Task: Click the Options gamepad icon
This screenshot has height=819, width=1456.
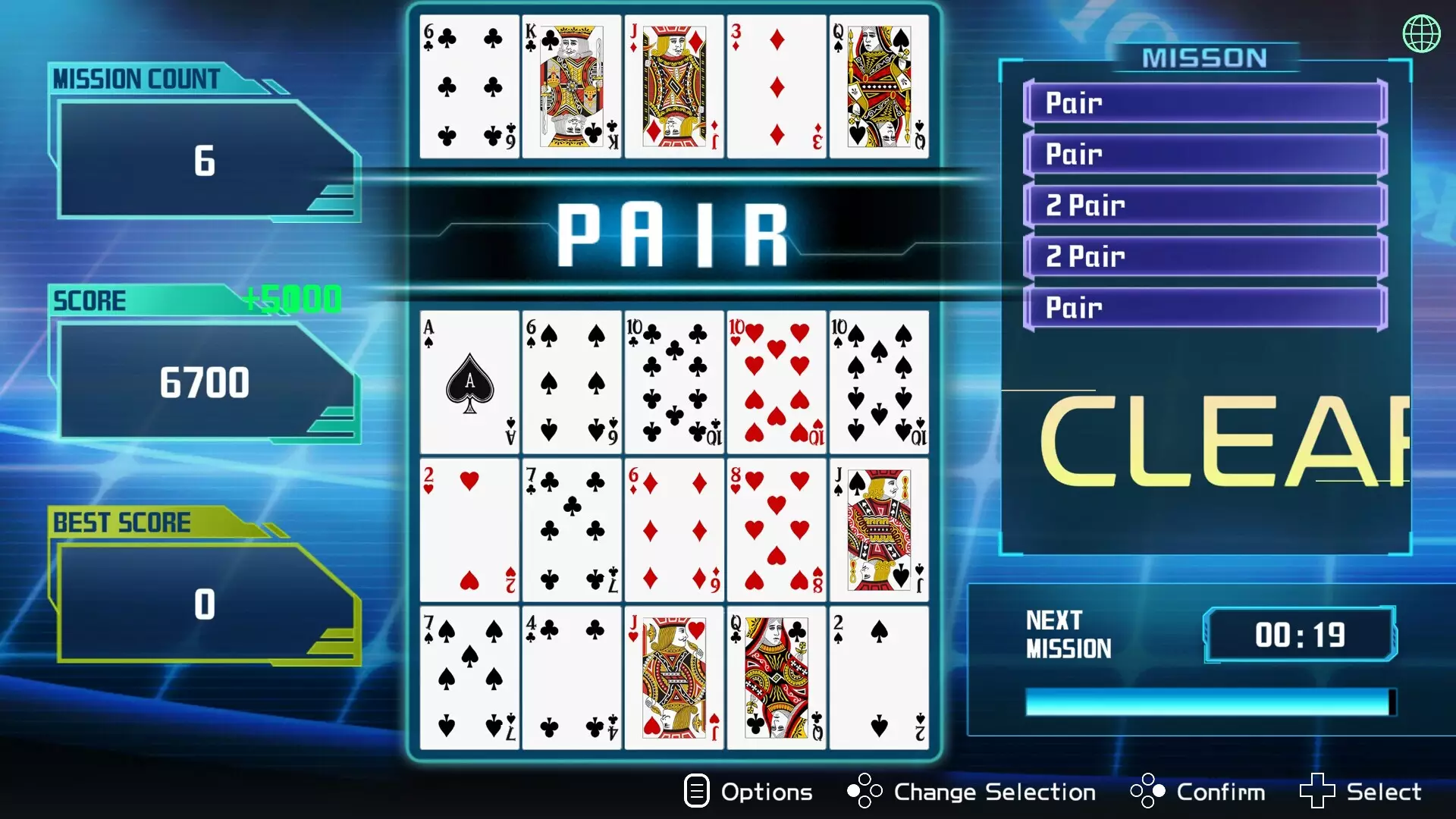Action: 695,791
